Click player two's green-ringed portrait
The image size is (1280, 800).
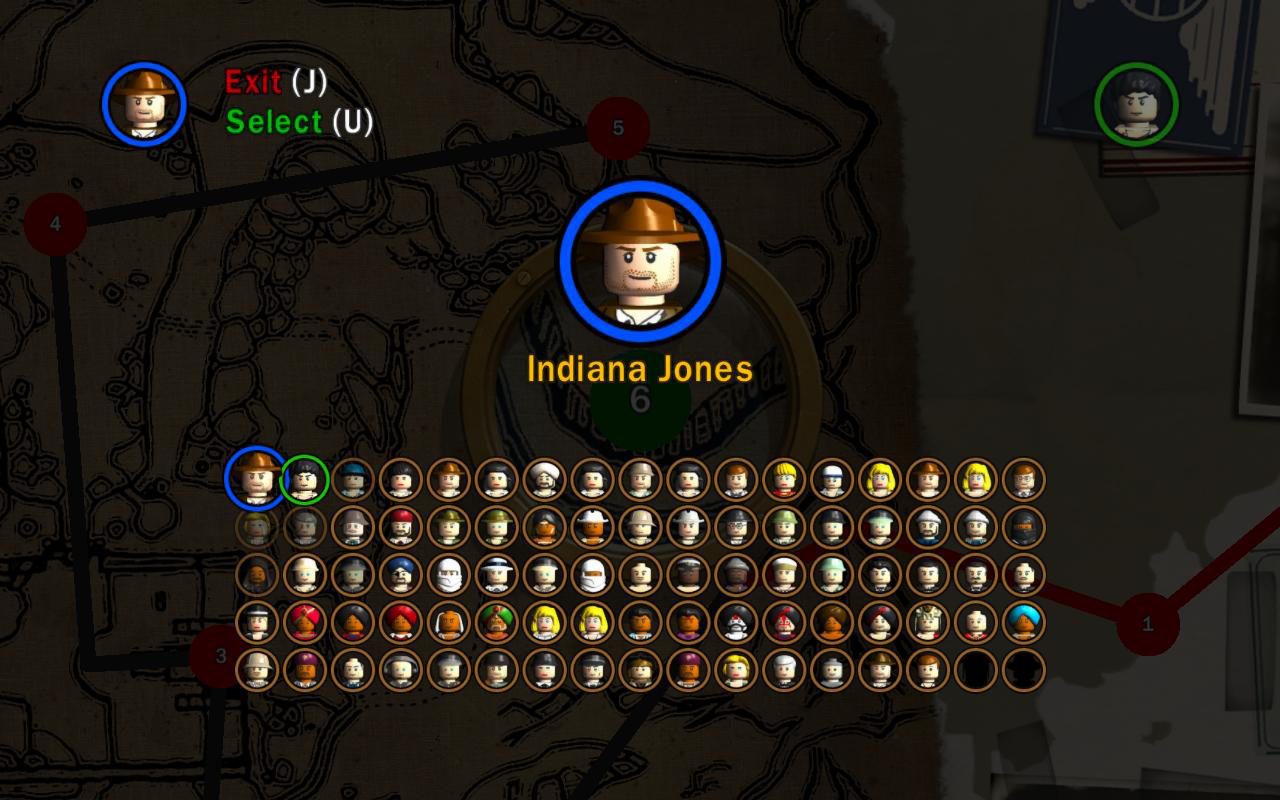point(1136,103)
